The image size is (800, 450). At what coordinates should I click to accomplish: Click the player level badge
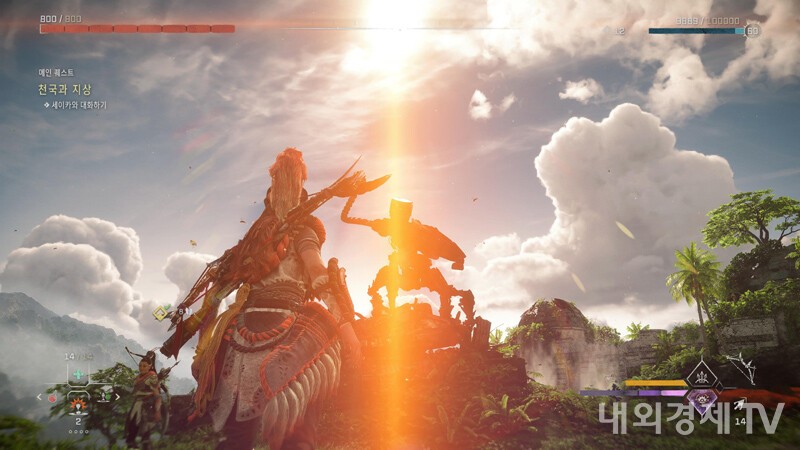(752, 31)
